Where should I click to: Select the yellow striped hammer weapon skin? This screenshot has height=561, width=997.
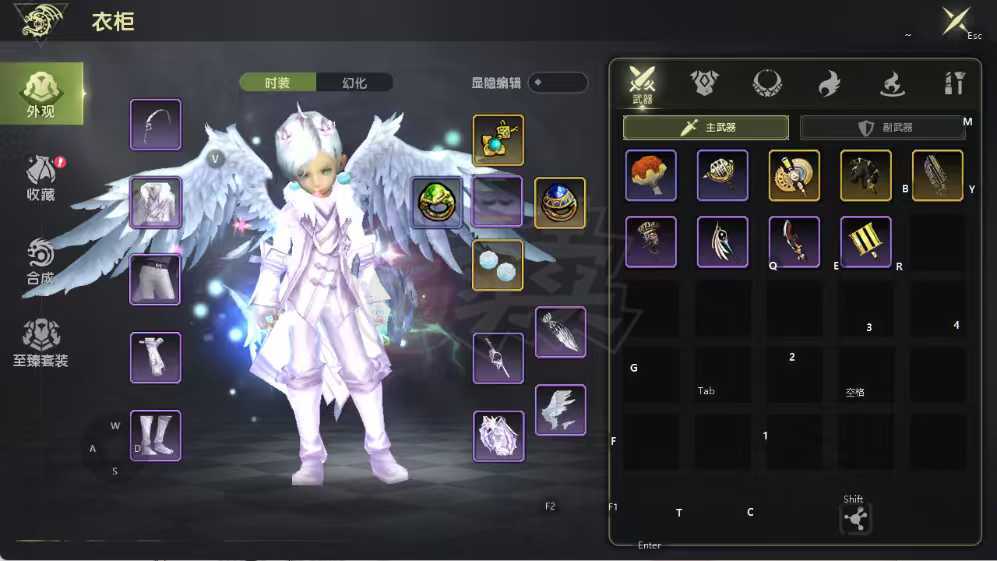[866, 242]
